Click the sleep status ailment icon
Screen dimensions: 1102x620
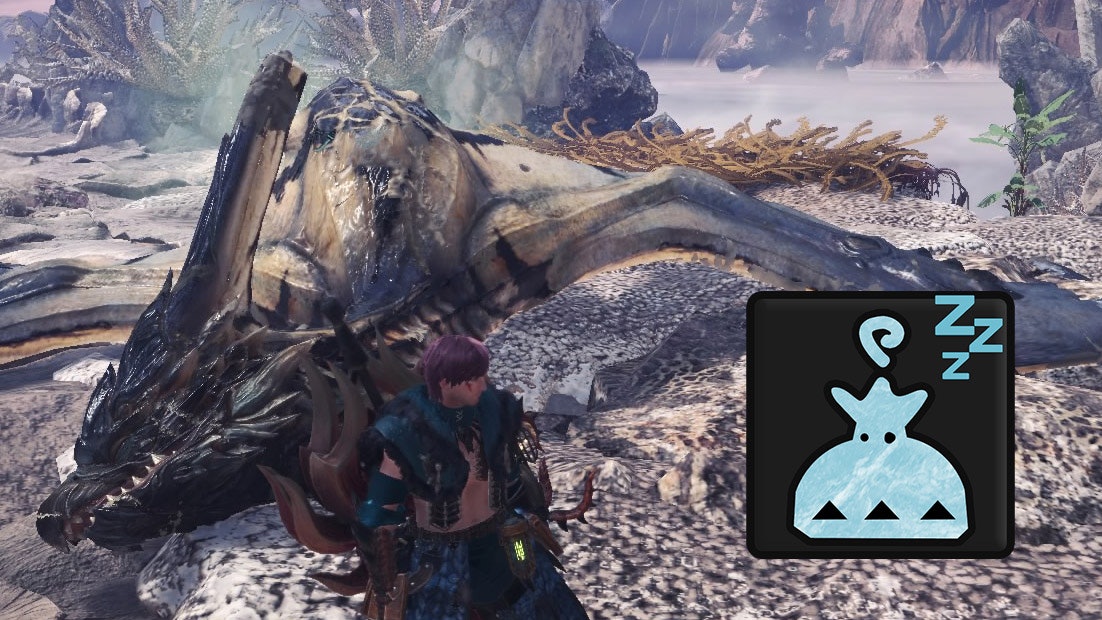(880, 426)
